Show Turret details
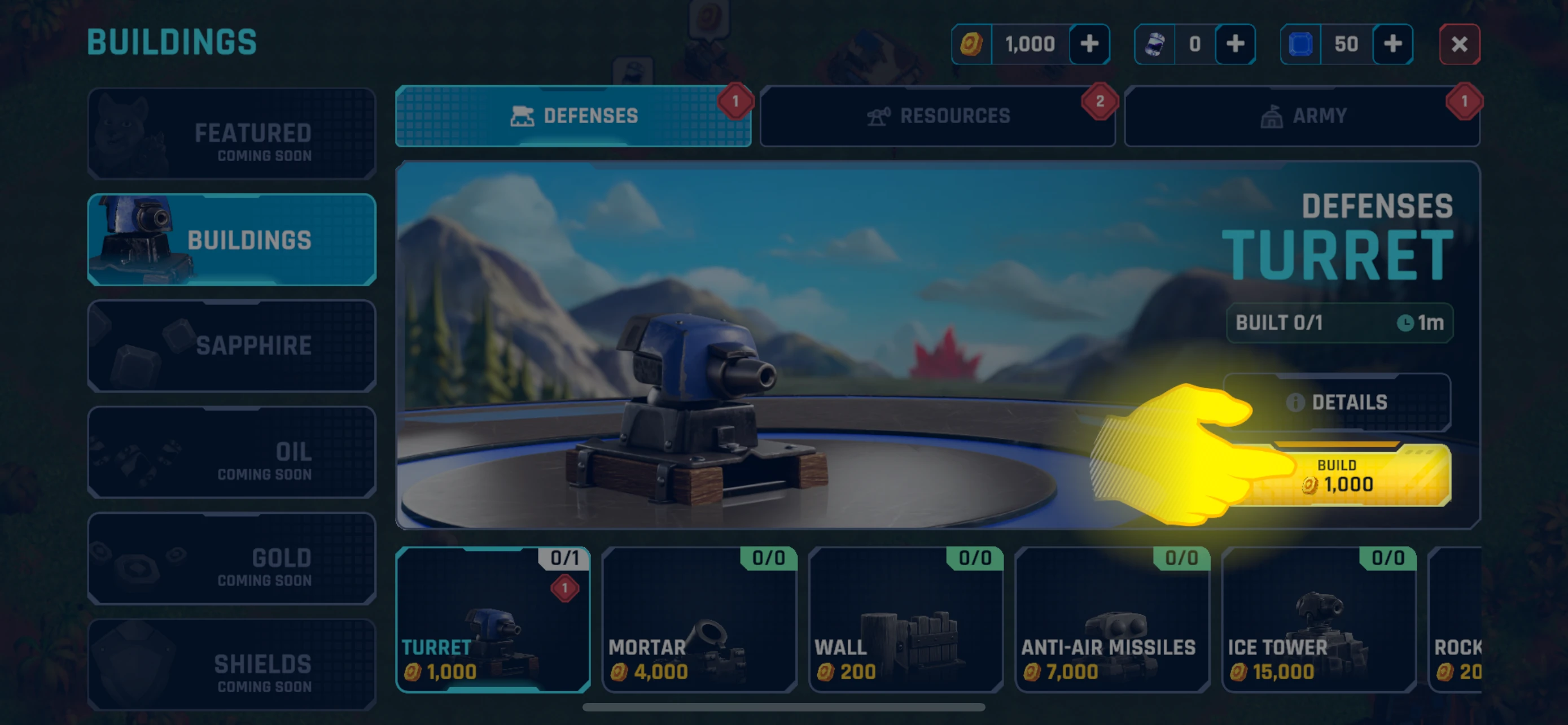This screenshot has width=1568, height=725. pos(1337,402)
